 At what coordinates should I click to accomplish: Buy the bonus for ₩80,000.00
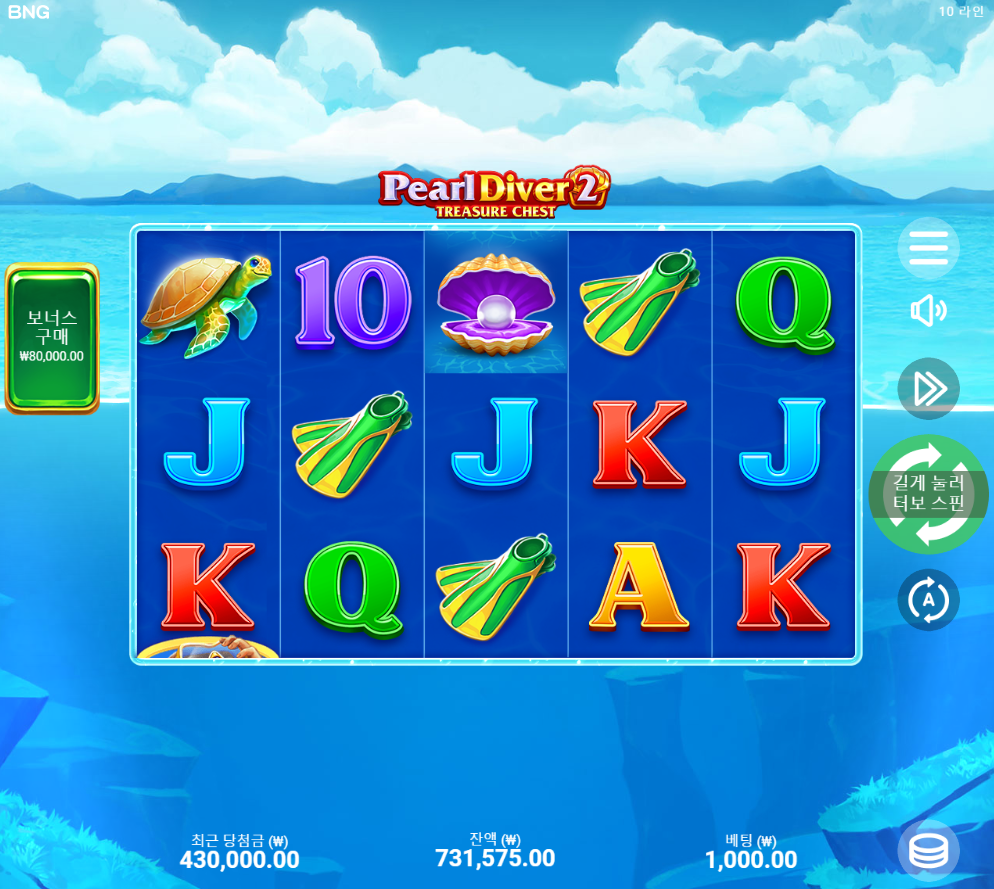[52, 338]
